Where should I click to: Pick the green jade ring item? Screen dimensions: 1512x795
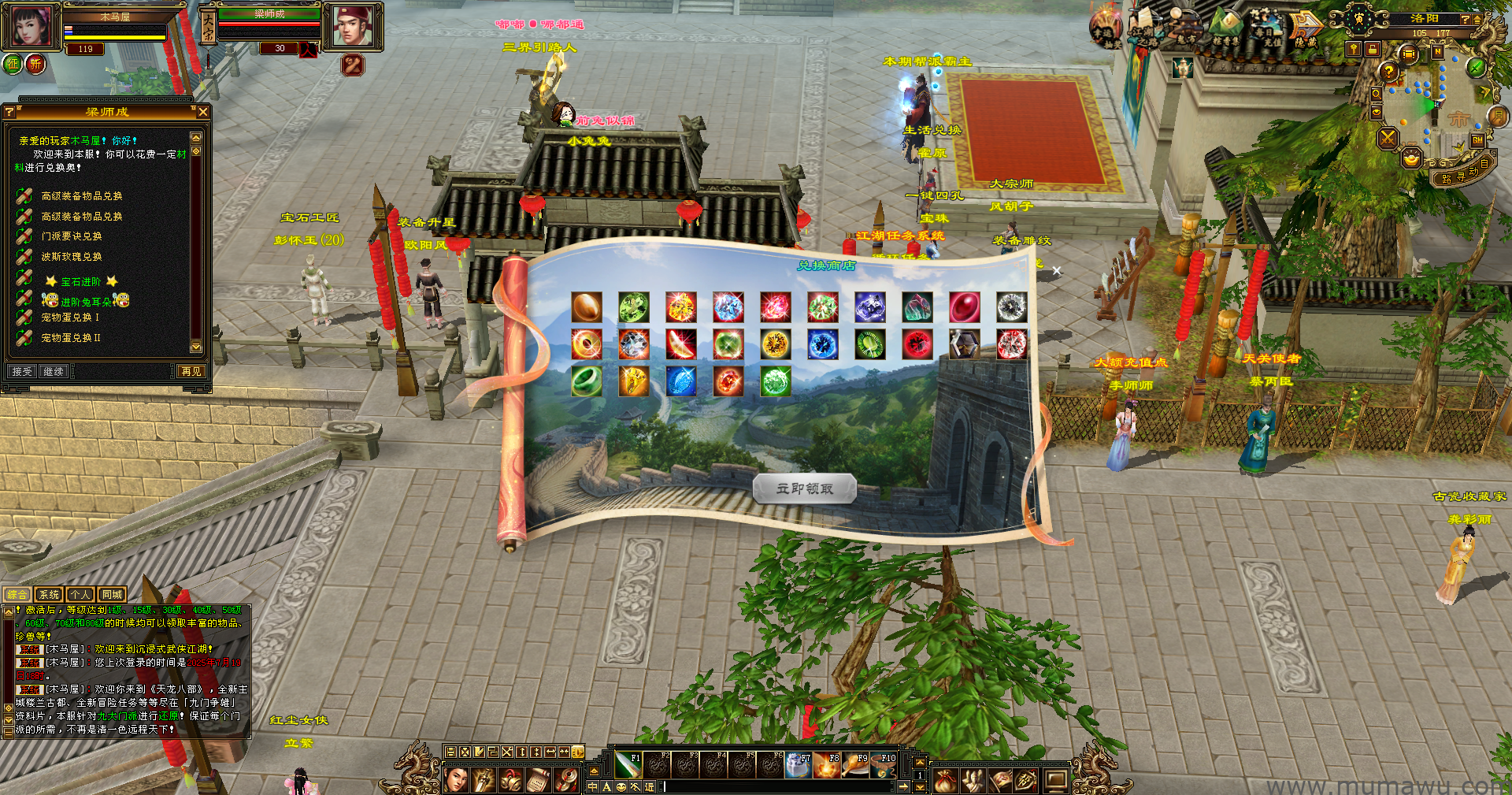coord(587,381)
